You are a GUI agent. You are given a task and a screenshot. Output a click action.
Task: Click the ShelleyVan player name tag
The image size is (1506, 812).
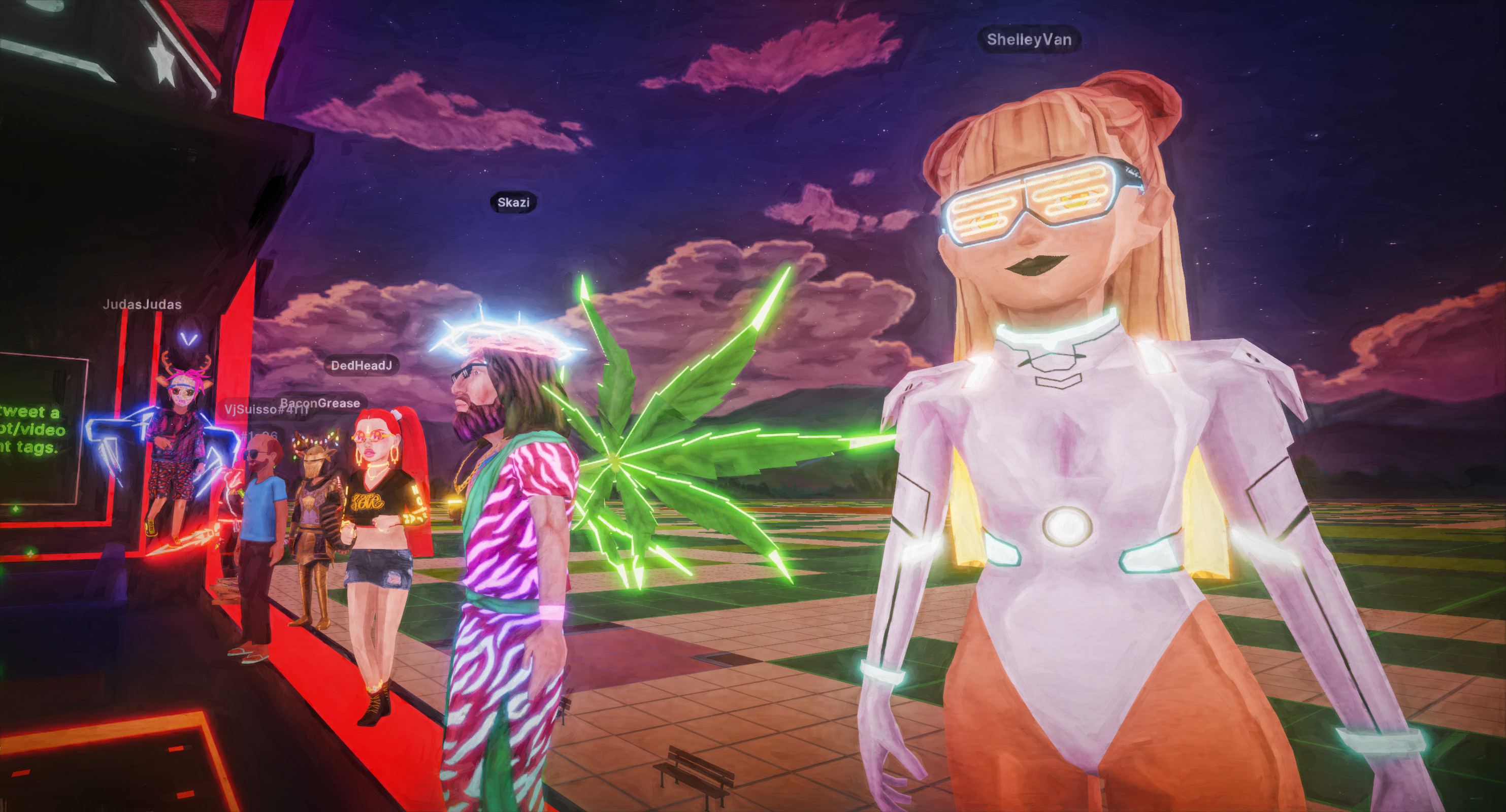click(x=1029, y=40)
